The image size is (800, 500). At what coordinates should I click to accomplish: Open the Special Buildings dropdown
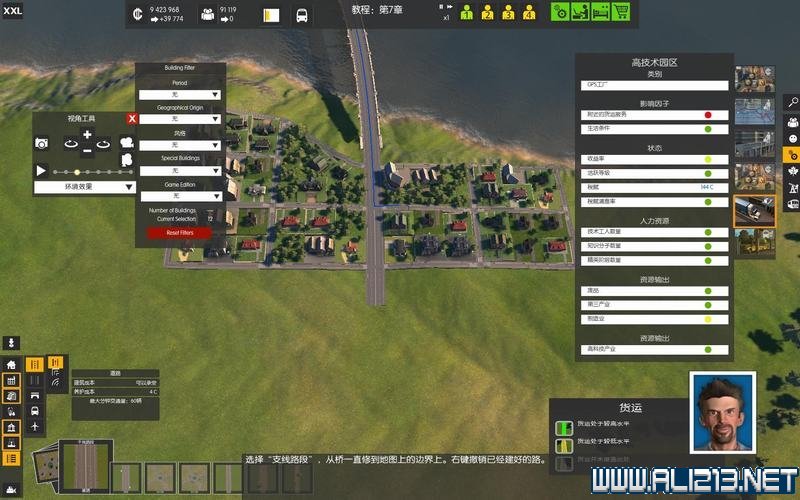pyautogui.click(x=180, y=171)
